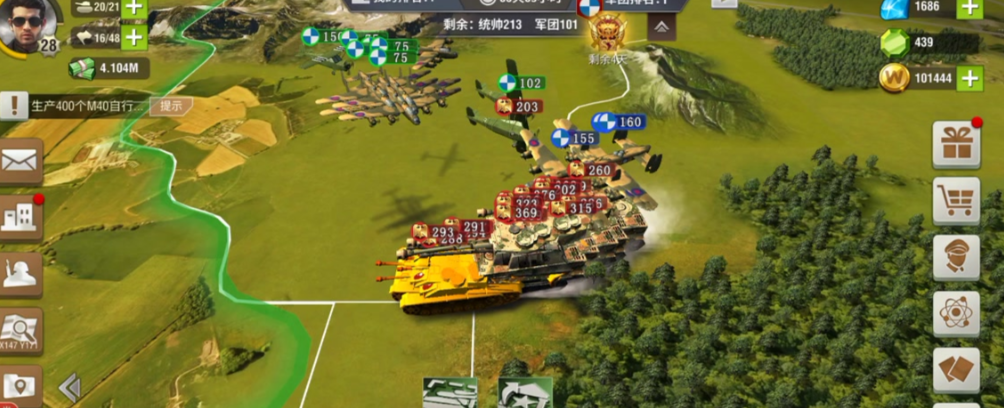Add more gold W coins
1004x408 pixels.
click(x=969, y=77)
